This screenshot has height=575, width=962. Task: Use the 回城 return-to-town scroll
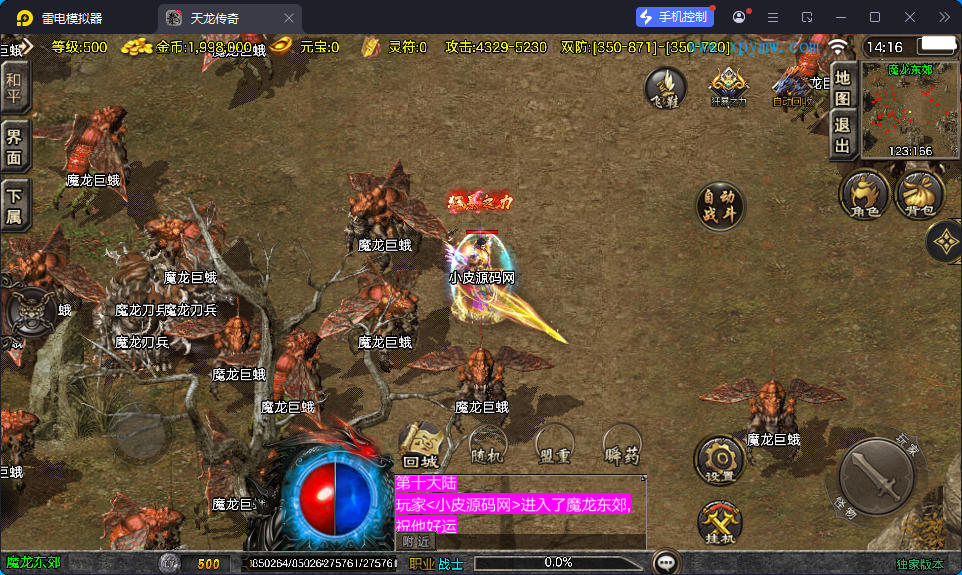click(x=423, y=445)
